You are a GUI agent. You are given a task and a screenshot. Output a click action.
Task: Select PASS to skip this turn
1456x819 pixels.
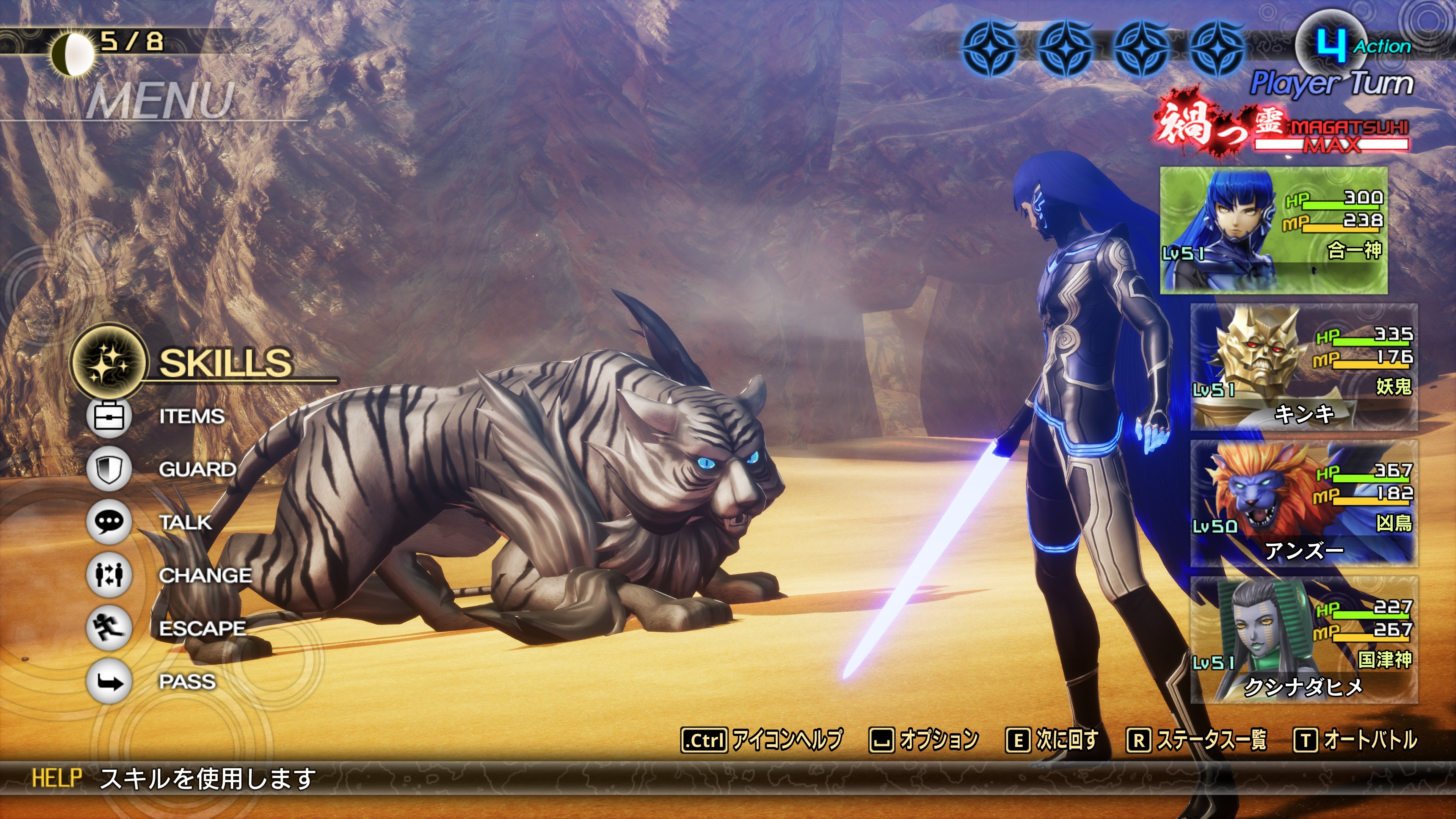(x=187, y=682)
